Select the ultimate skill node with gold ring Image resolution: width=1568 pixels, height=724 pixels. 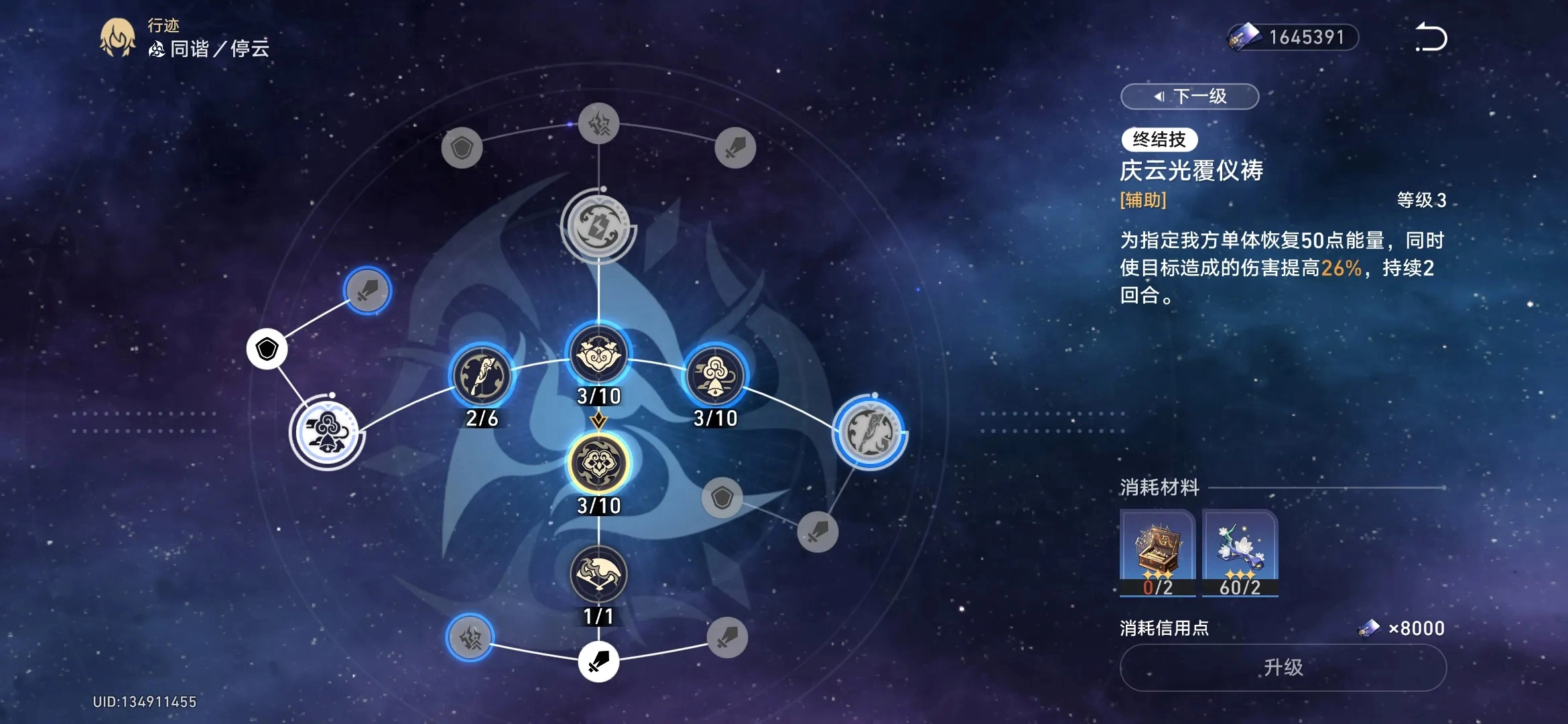pyautogui.click(x=598, y=463)
